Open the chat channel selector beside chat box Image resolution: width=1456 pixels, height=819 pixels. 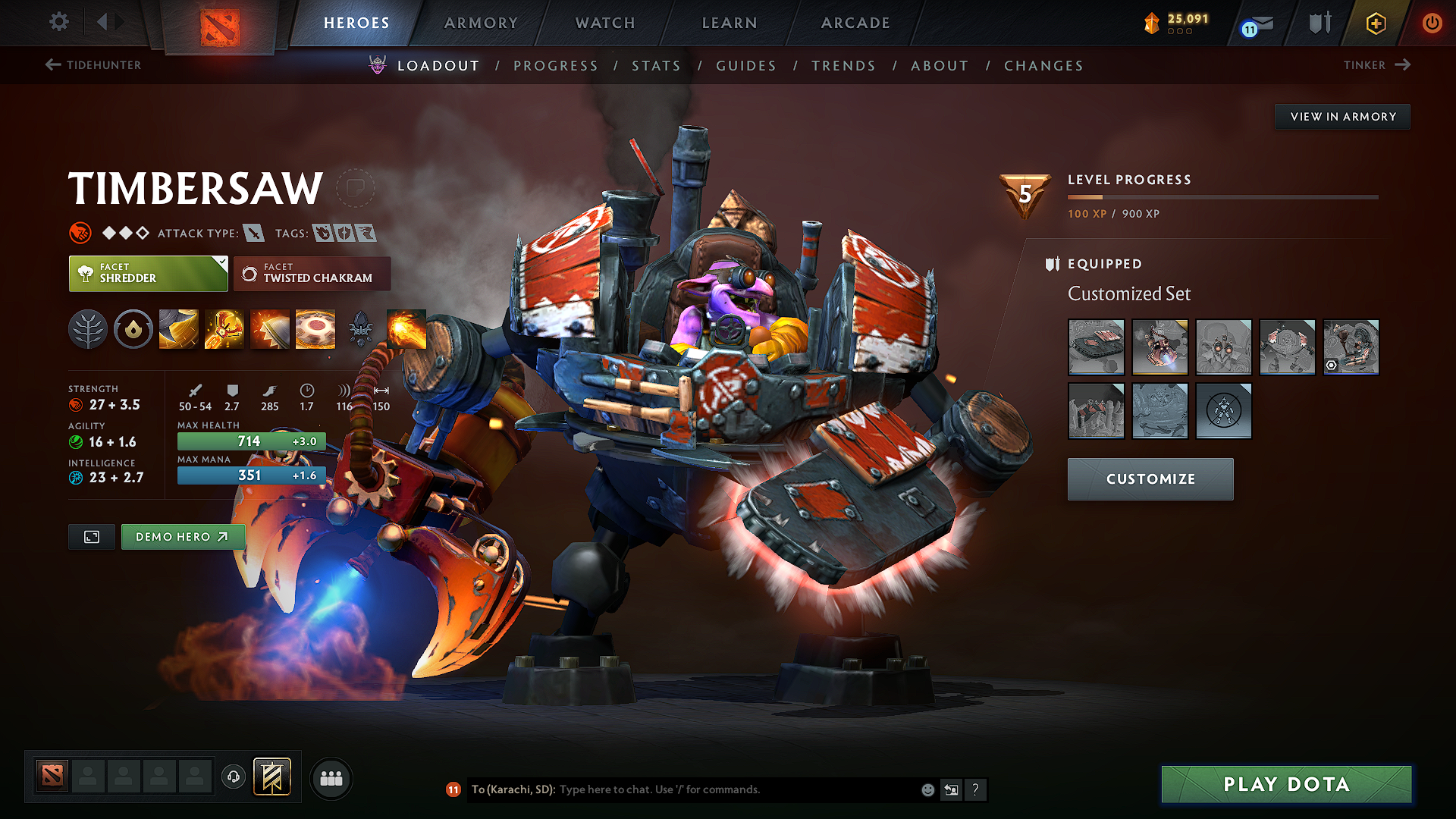(950, 789)
